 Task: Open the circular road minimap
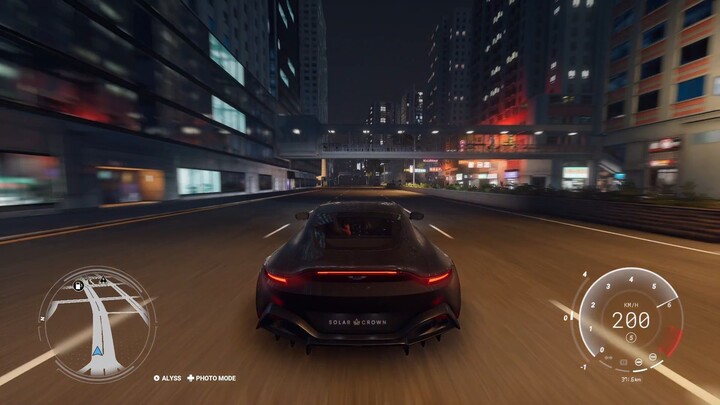coord(97,322)
